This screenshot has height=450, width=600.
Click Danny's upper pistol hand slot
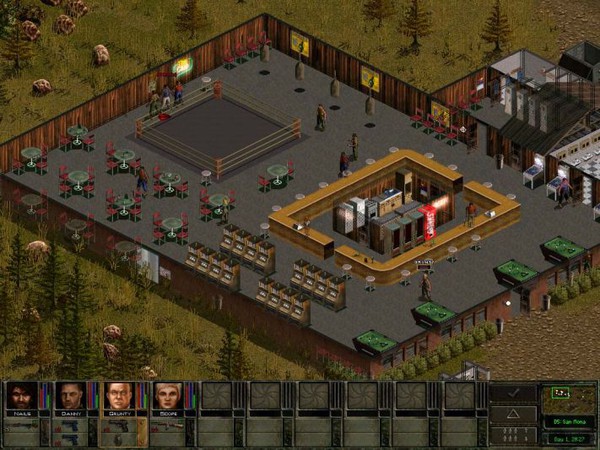coord(70,425)
